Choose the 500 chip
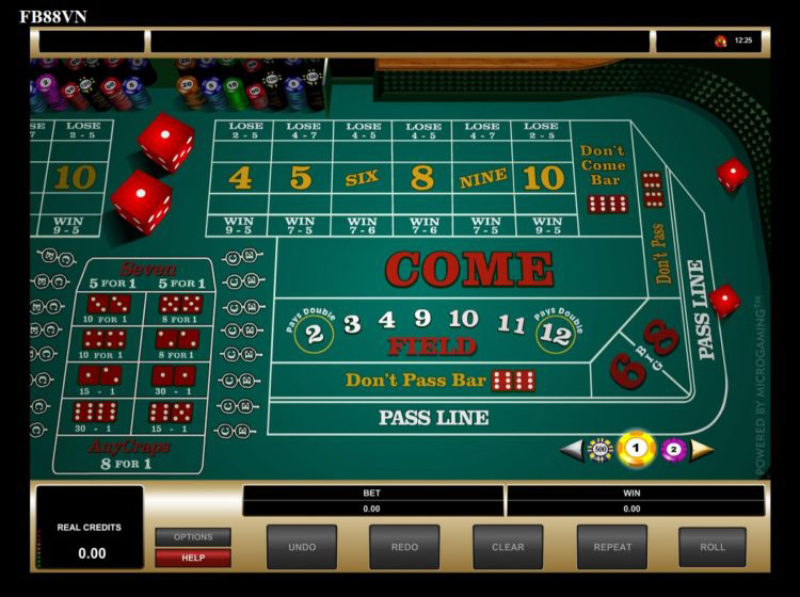The width and height of the screenshot is (800, 597). tap(599, 450)
